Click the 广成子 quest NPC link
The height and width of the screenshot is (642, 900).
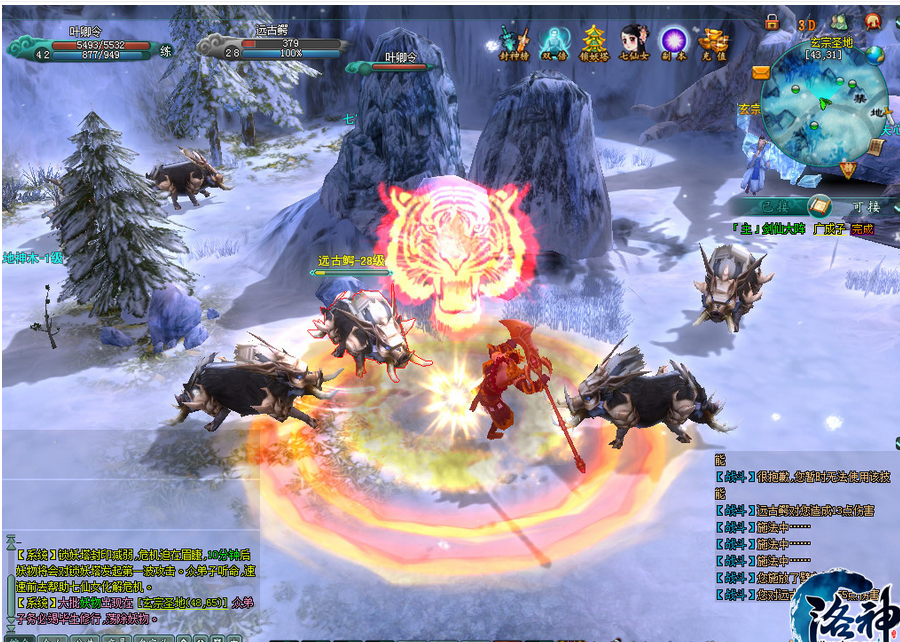[x=829, y=229]
